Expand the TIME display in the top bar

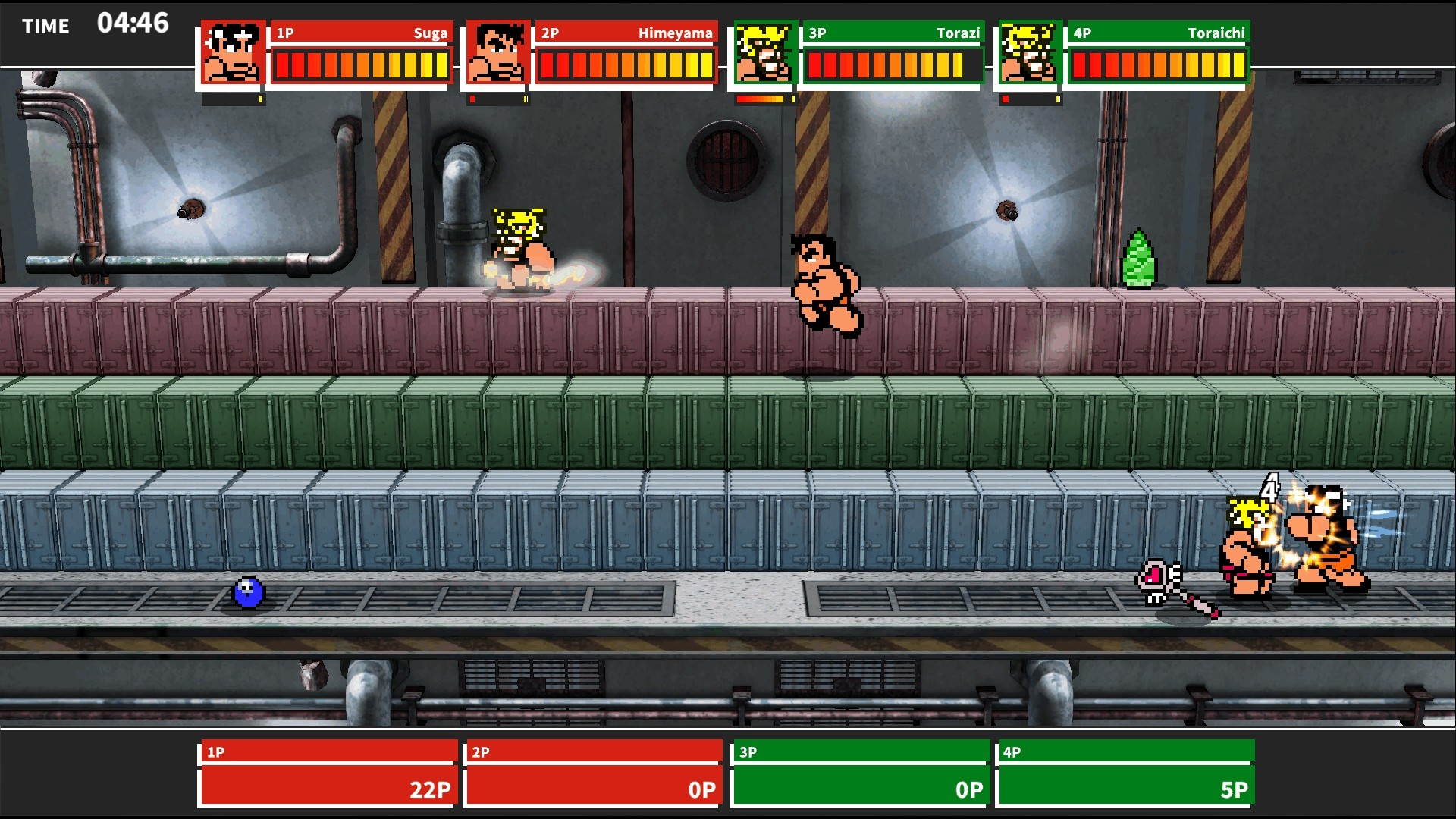coord(95,24)
